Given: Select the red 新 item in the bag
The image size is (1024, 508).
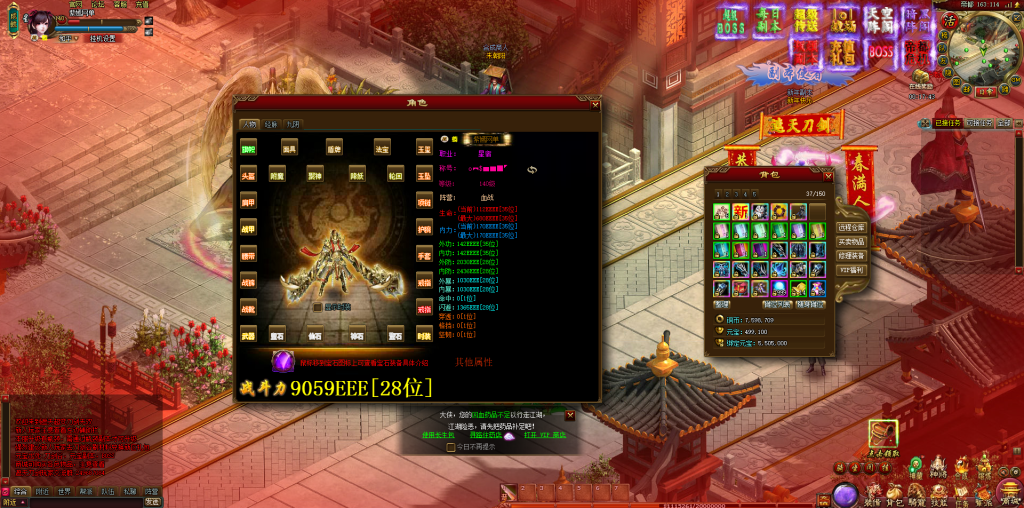Looking at the screenshot, I should [x=740, y=212].
